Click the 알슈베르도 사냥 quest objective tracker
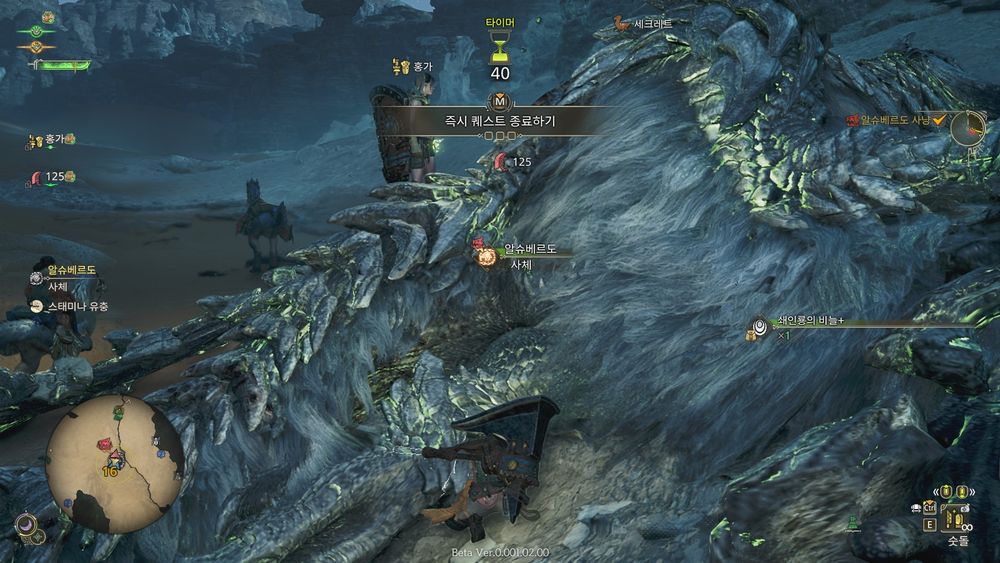The height and width of the screenshot is (563, 1000). 897,120
